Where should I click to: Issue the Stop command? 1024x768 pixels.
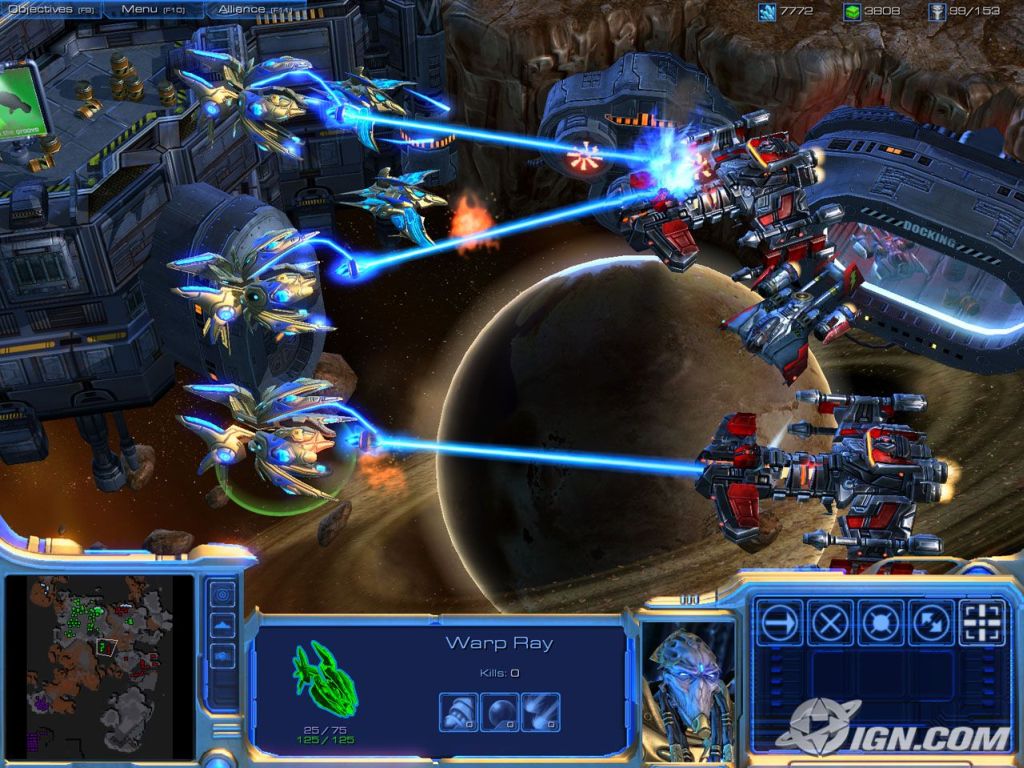(830, 624)
